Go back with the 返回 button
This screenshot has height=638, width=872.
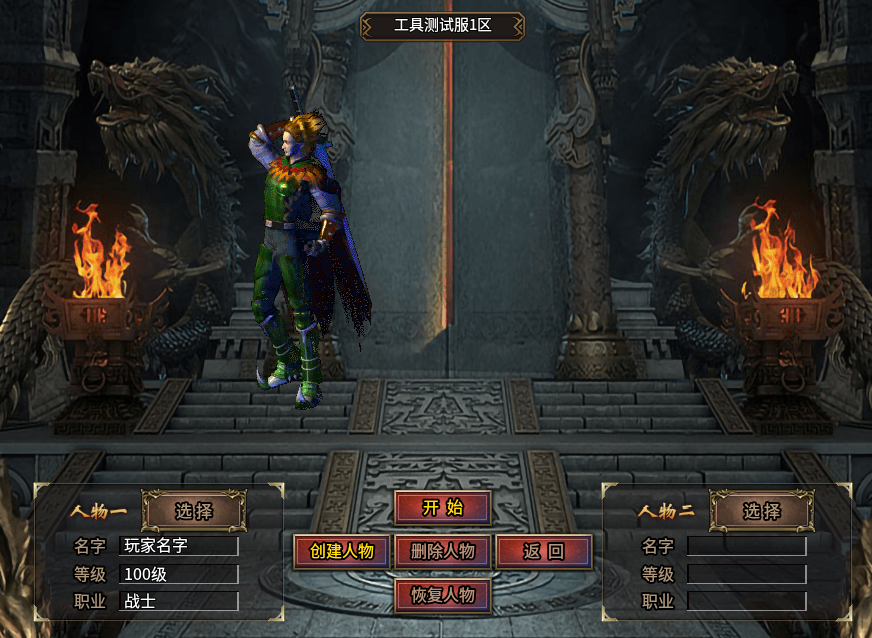point(543,551)
